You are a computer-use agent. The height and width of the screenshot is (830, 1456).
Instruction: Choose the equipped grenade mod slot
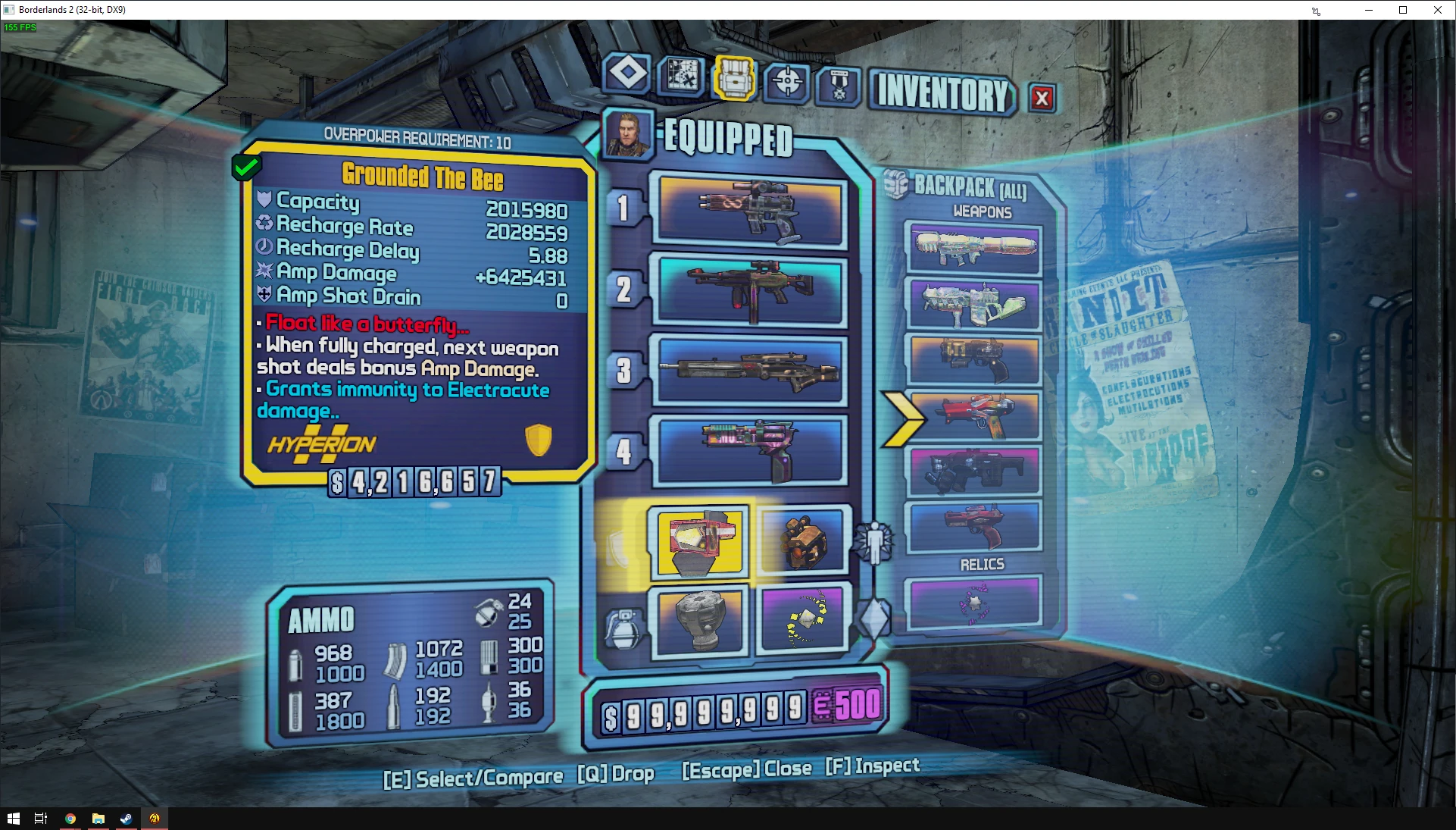pyautogui.click(x=700, y=620)
